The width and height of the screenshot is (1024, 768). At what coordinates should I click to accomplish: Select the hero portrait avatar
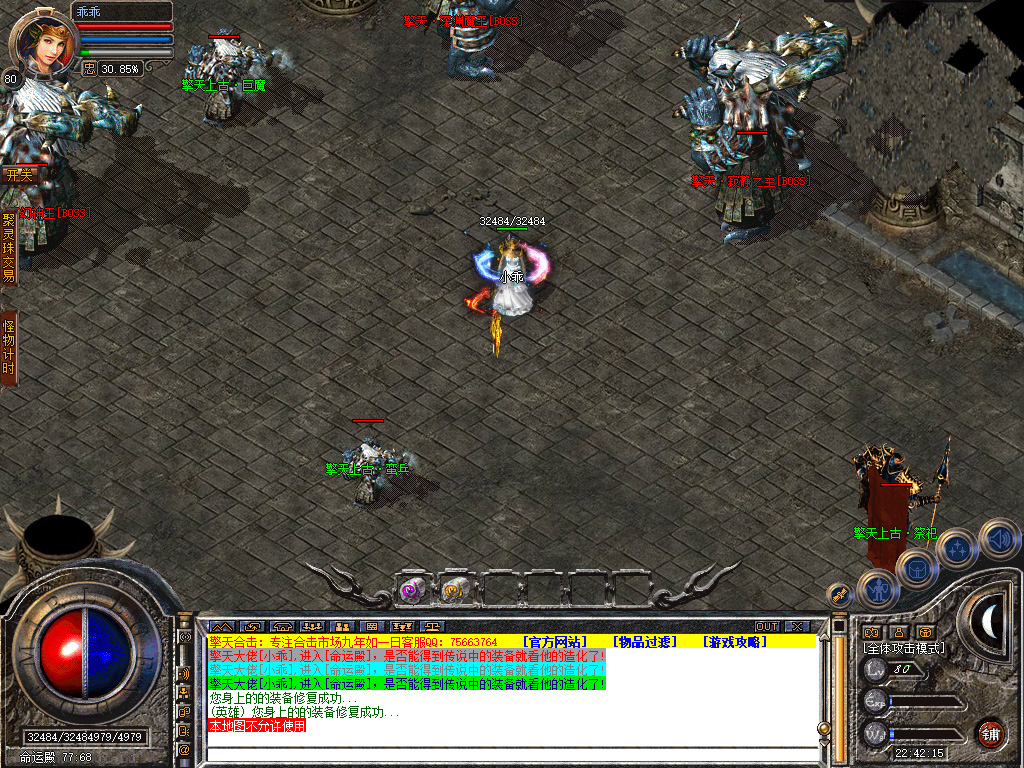(41, 40)
